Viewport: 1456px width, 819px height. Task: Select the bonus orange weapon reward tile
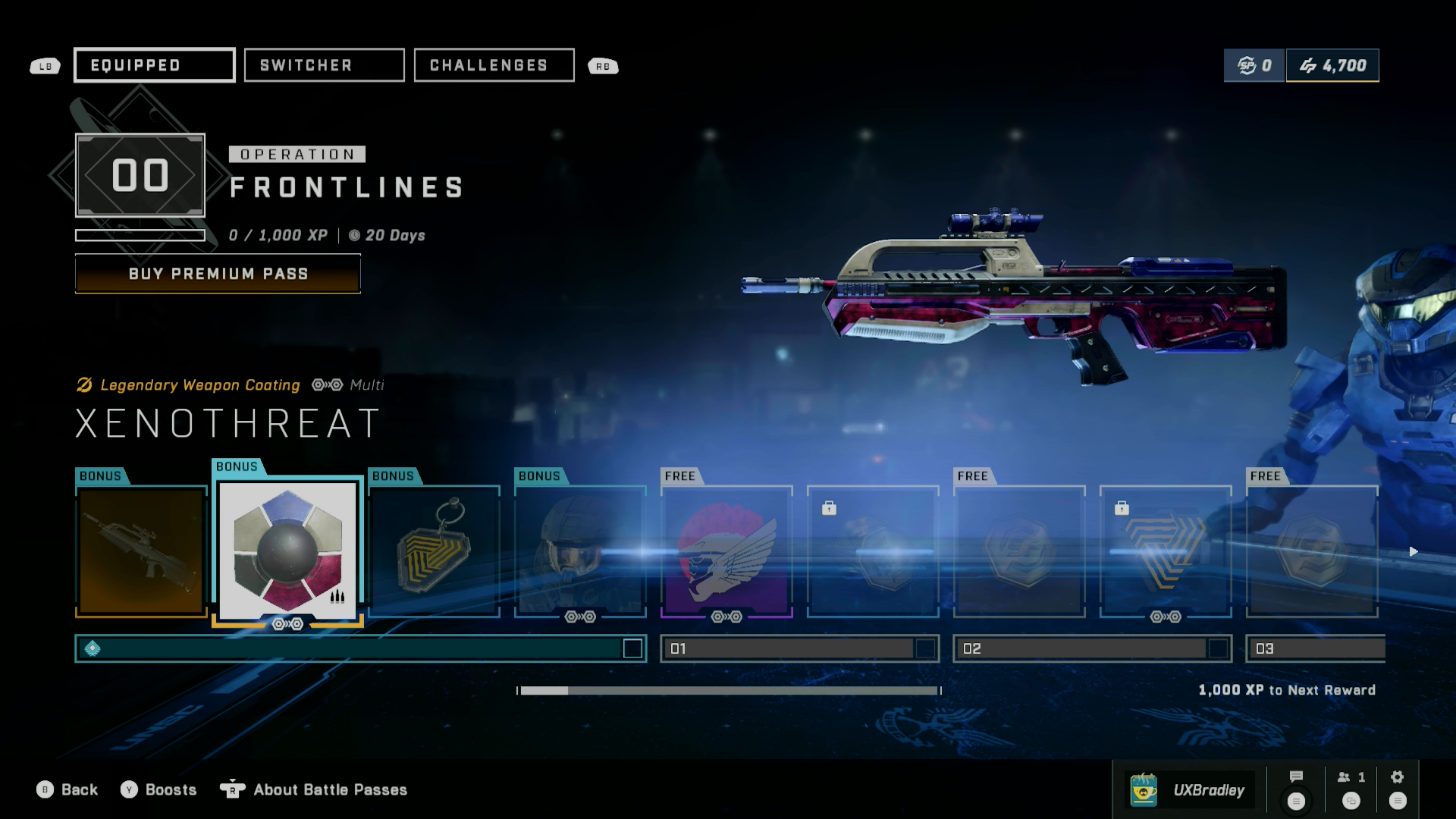(141, 551)
